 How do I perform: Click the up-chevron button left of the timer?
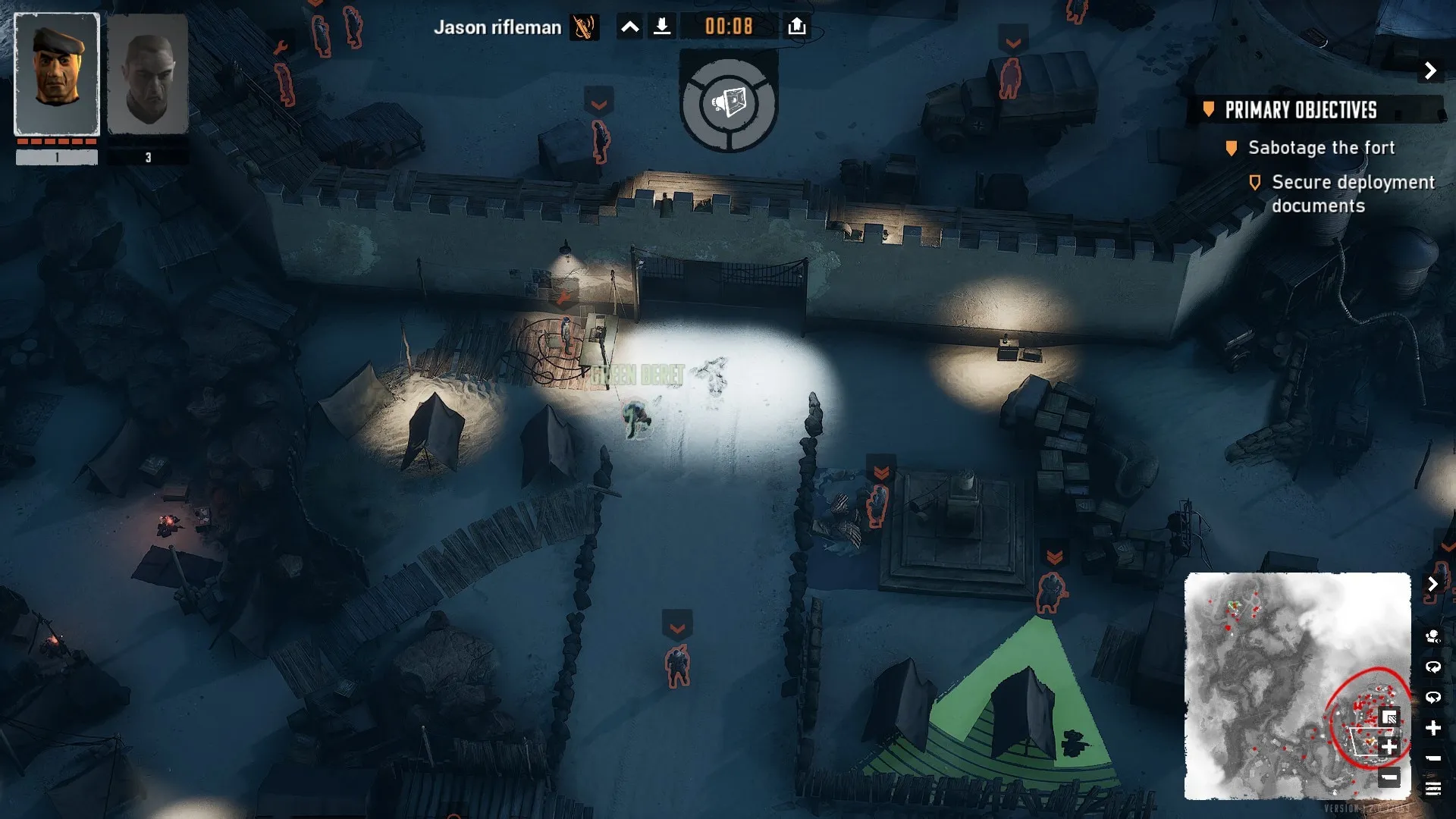pyautogui.click(x=629, y=27)
